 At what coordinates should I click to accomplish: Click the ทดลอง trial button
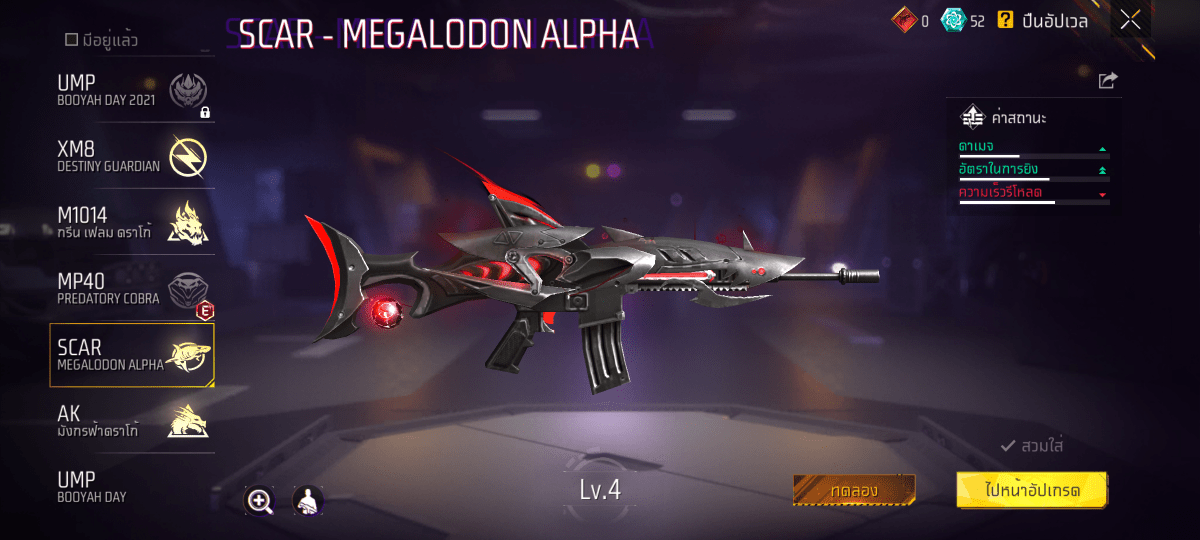(x=854, y=490)
